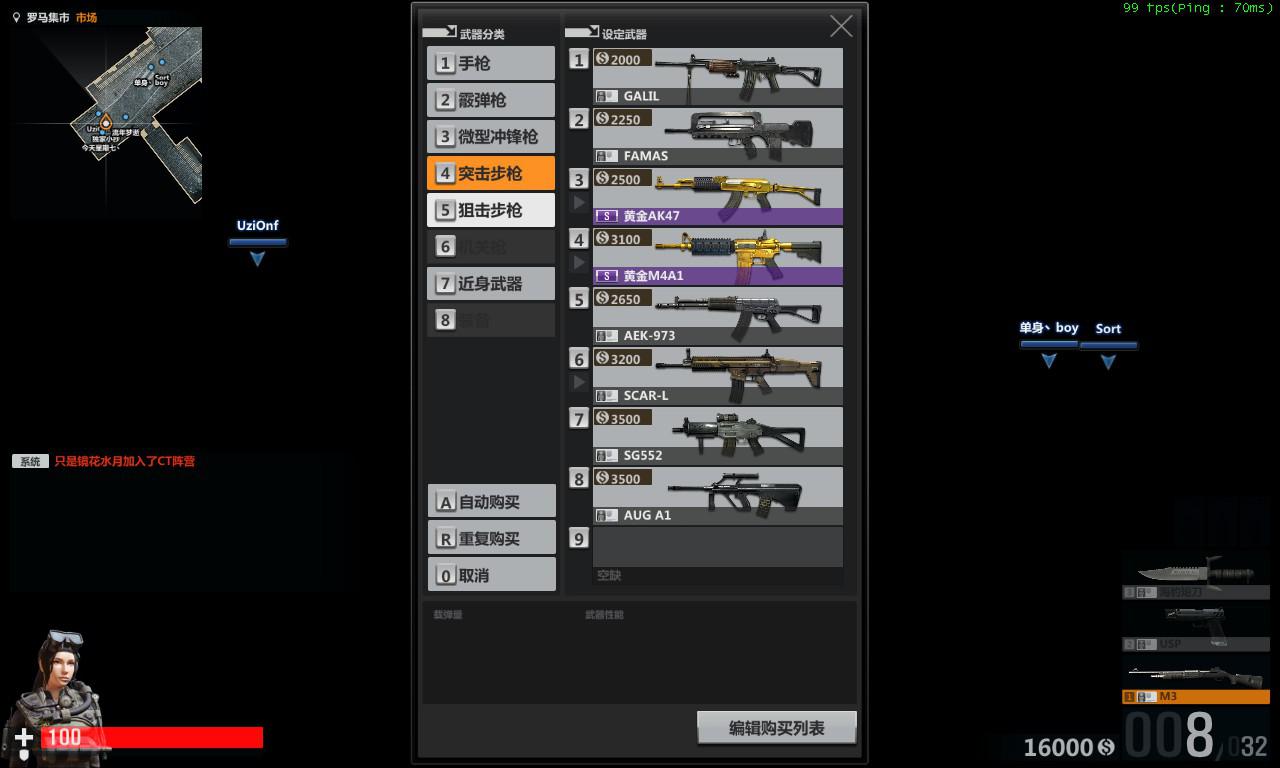Click the minimap
Viewport: 1280px width, 768px height.
107,115
